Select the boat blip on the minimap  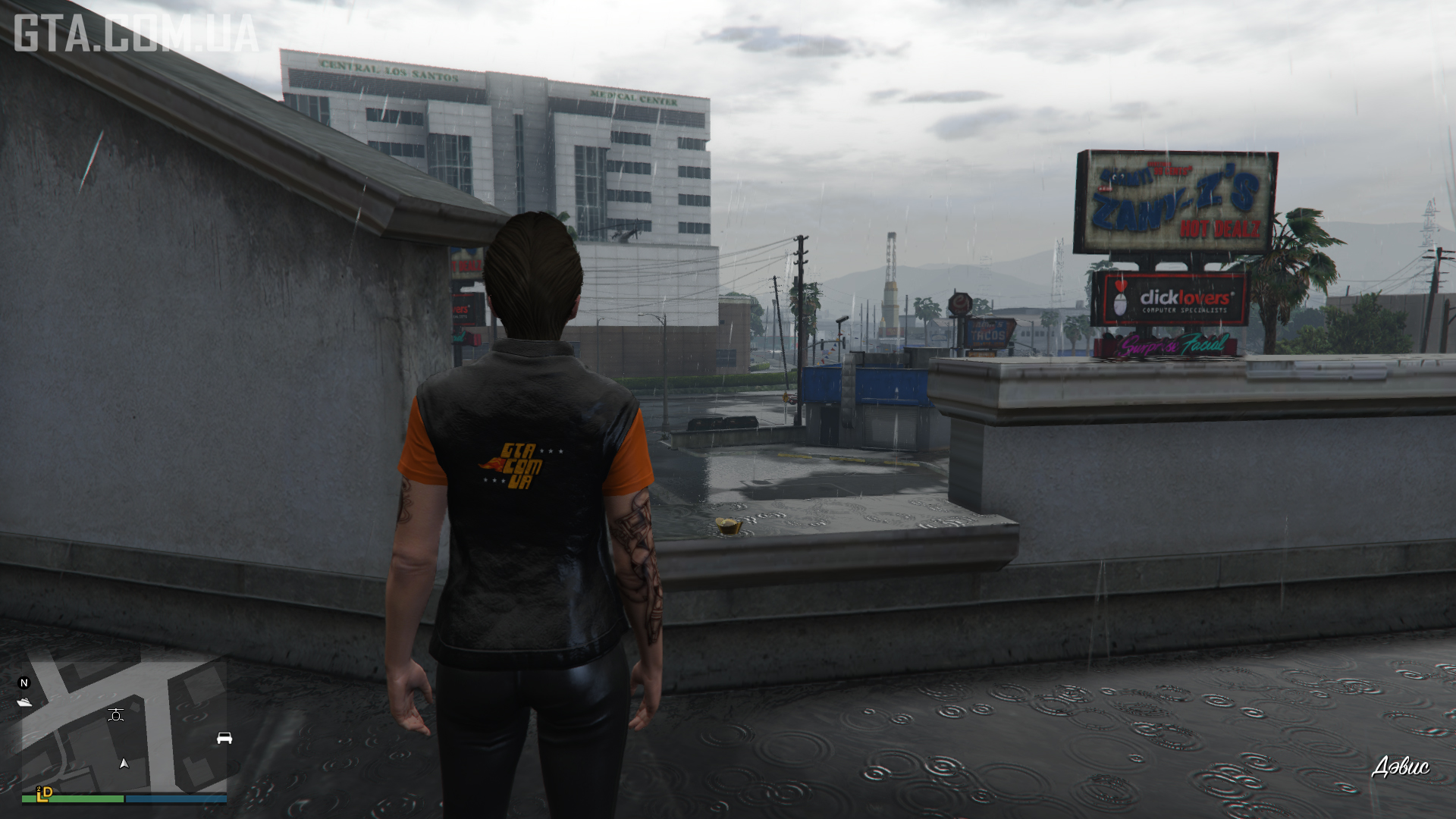click(x=24, y=702)
